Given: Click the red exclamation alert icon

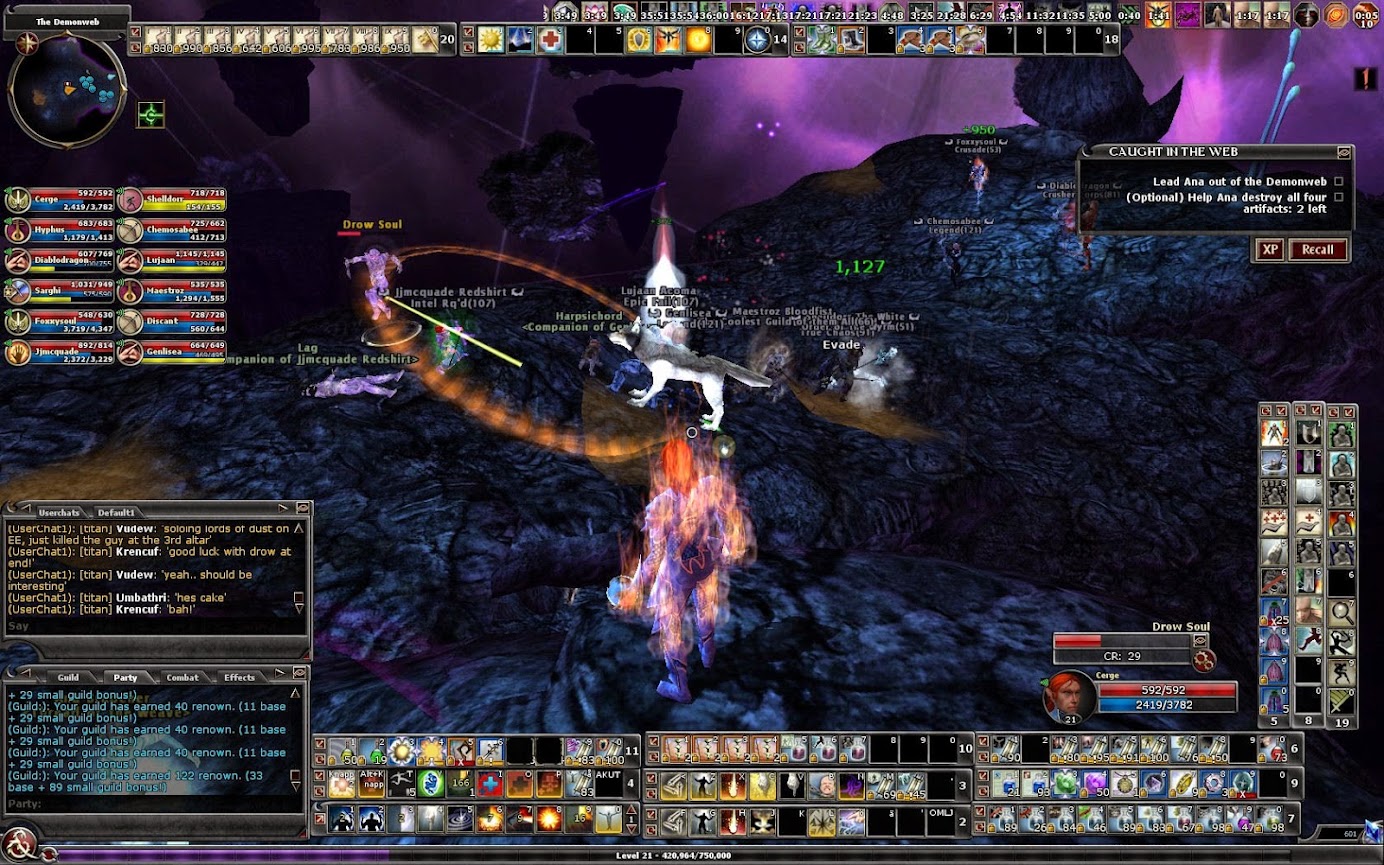Looking at the screenshot, I should [1365, 78].
